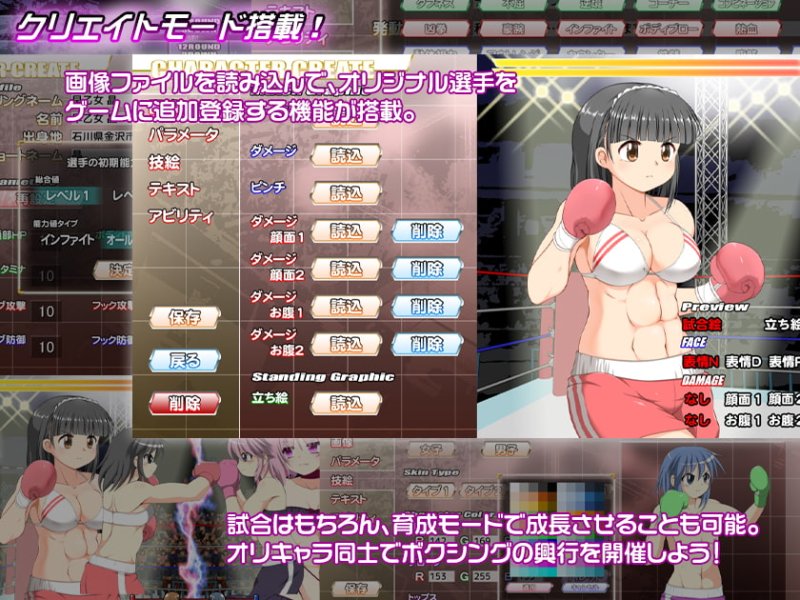Viewport: 800px width, 600px height.
Task: Load the ダメージ顔面2 image with 読込
Action: click(347, 269)
